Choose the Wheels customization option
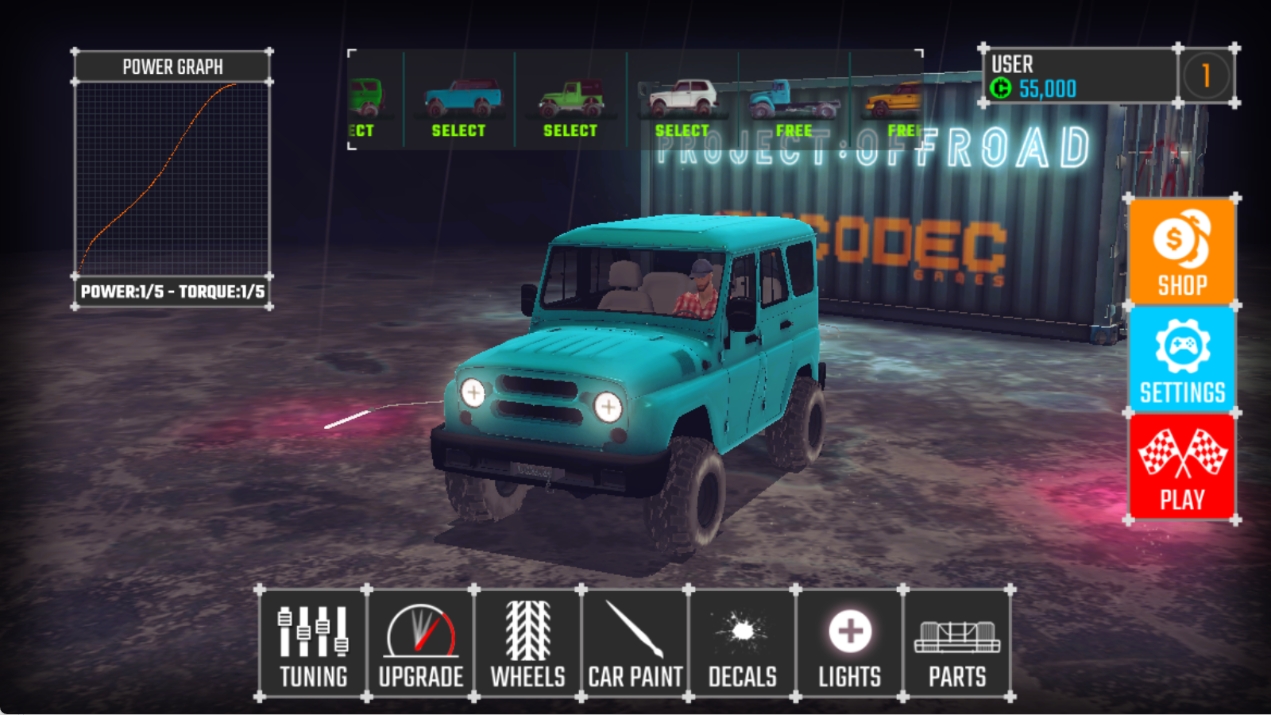Image resolution: width=1271 pixels, height=715 pixels. [x=527, y=643]
